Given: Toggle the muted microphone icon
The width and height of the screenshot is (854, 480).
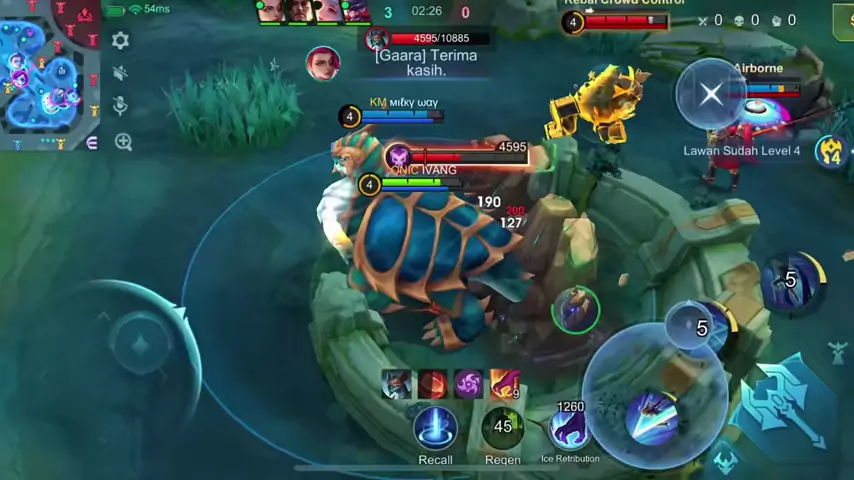Looking at the screenshot, I should point(120,106).
